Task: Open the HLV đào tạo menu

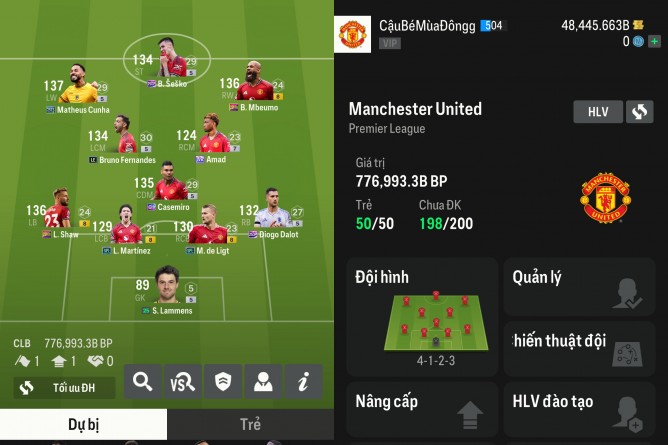Action: point(580,408)
